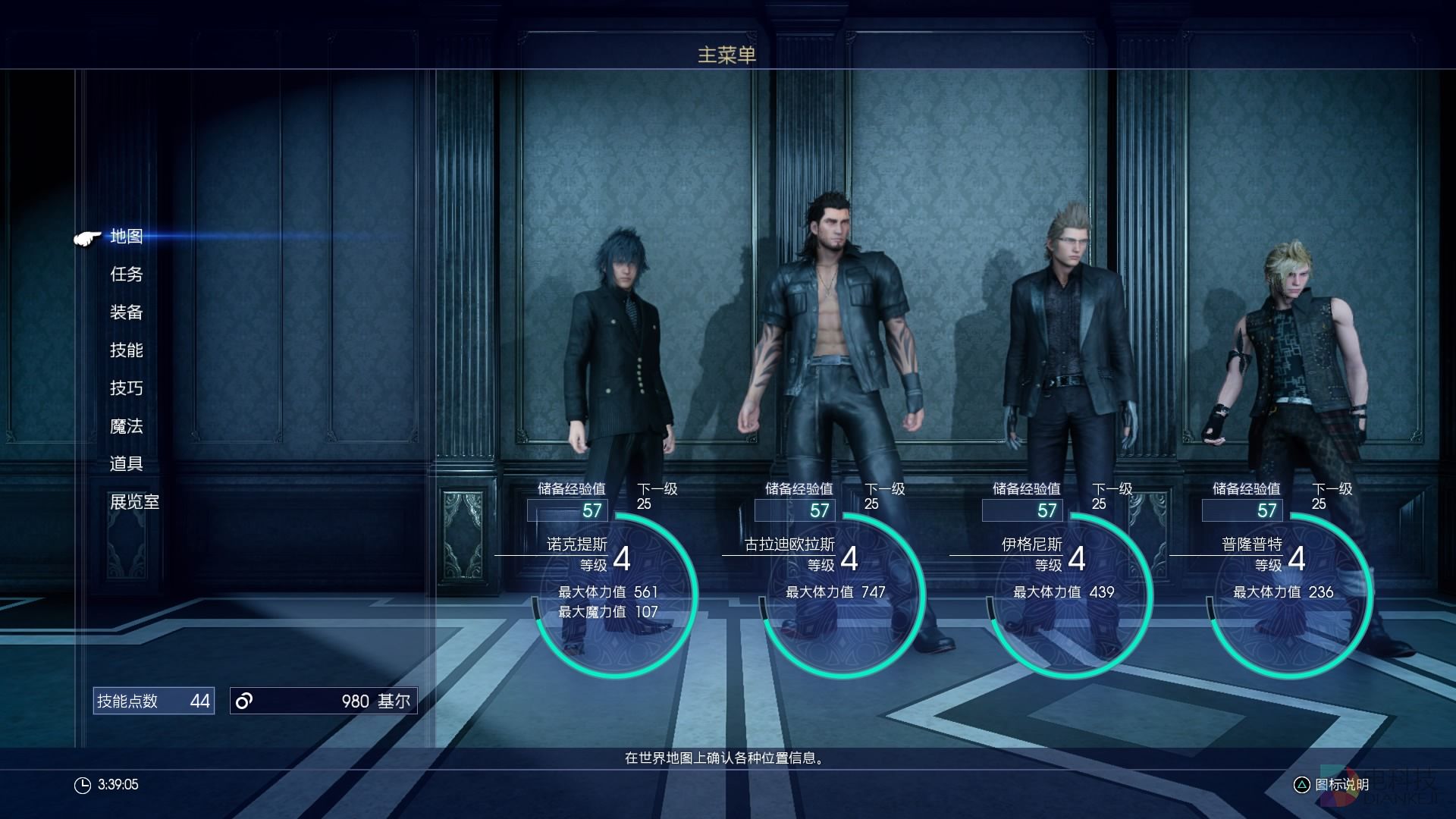Open the 道具 items menu
The width and height of the screenshot is (1456, 819).
pyautogui.click(x=127, y=464)
